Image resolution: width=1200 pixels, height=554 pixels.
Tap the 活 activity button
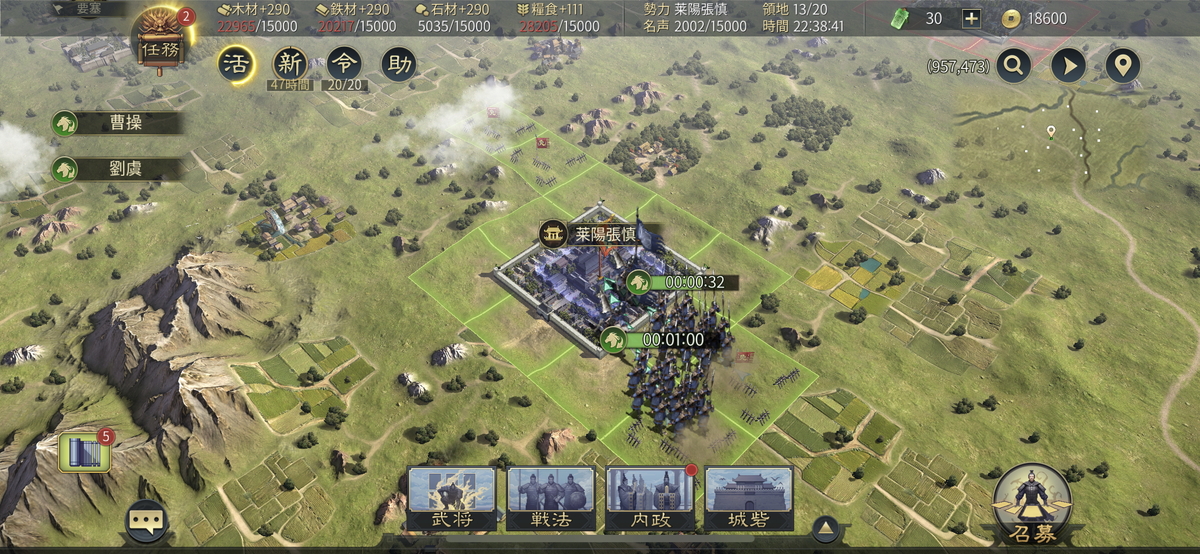pos(237,65)
